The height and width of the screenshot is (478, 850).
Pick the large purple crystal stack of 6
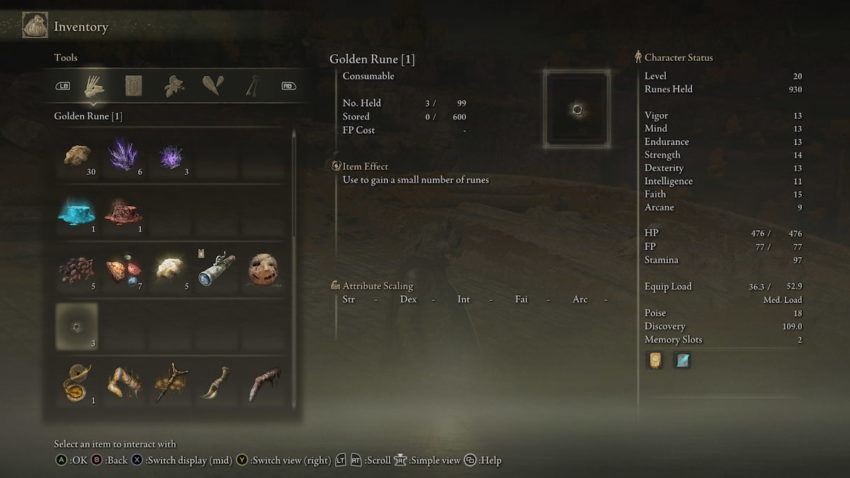click(x=123, y=156)
